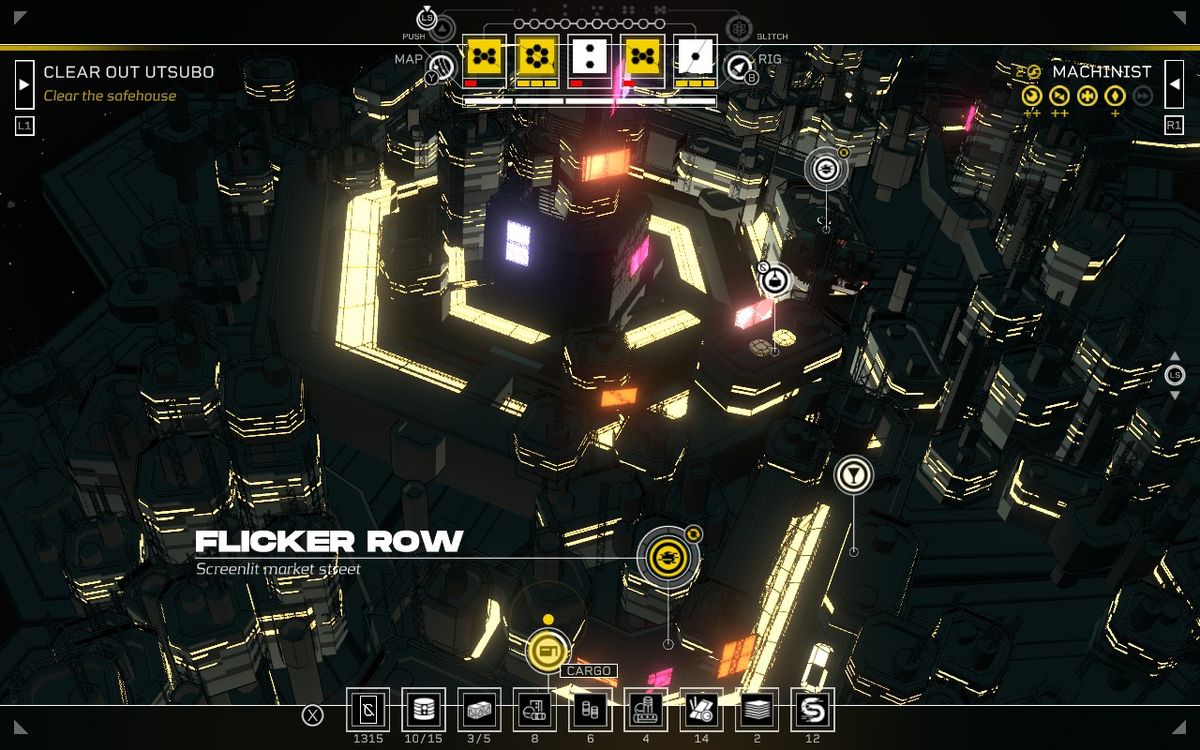This screenshot has width=1200, height=750.
Task: Expand the Machinist character panel arrow
Action: coord(1174,83)
